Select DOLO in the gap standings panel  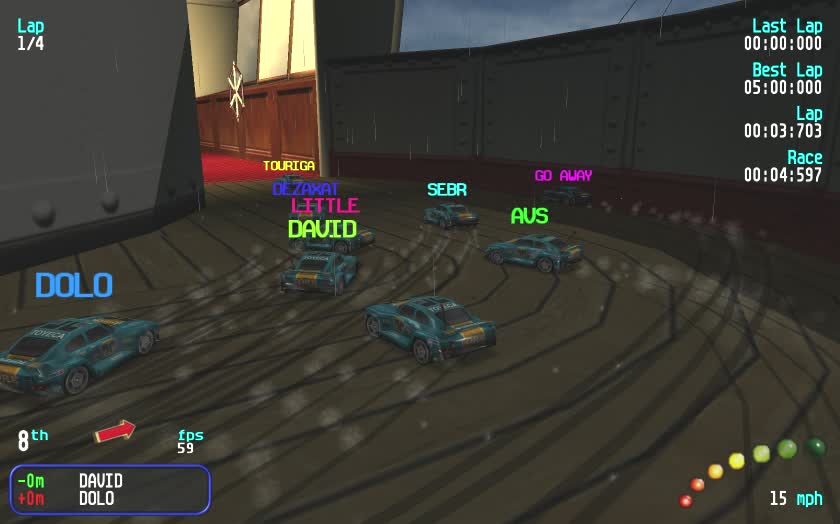pyautogui.click(x=96, y=498)
